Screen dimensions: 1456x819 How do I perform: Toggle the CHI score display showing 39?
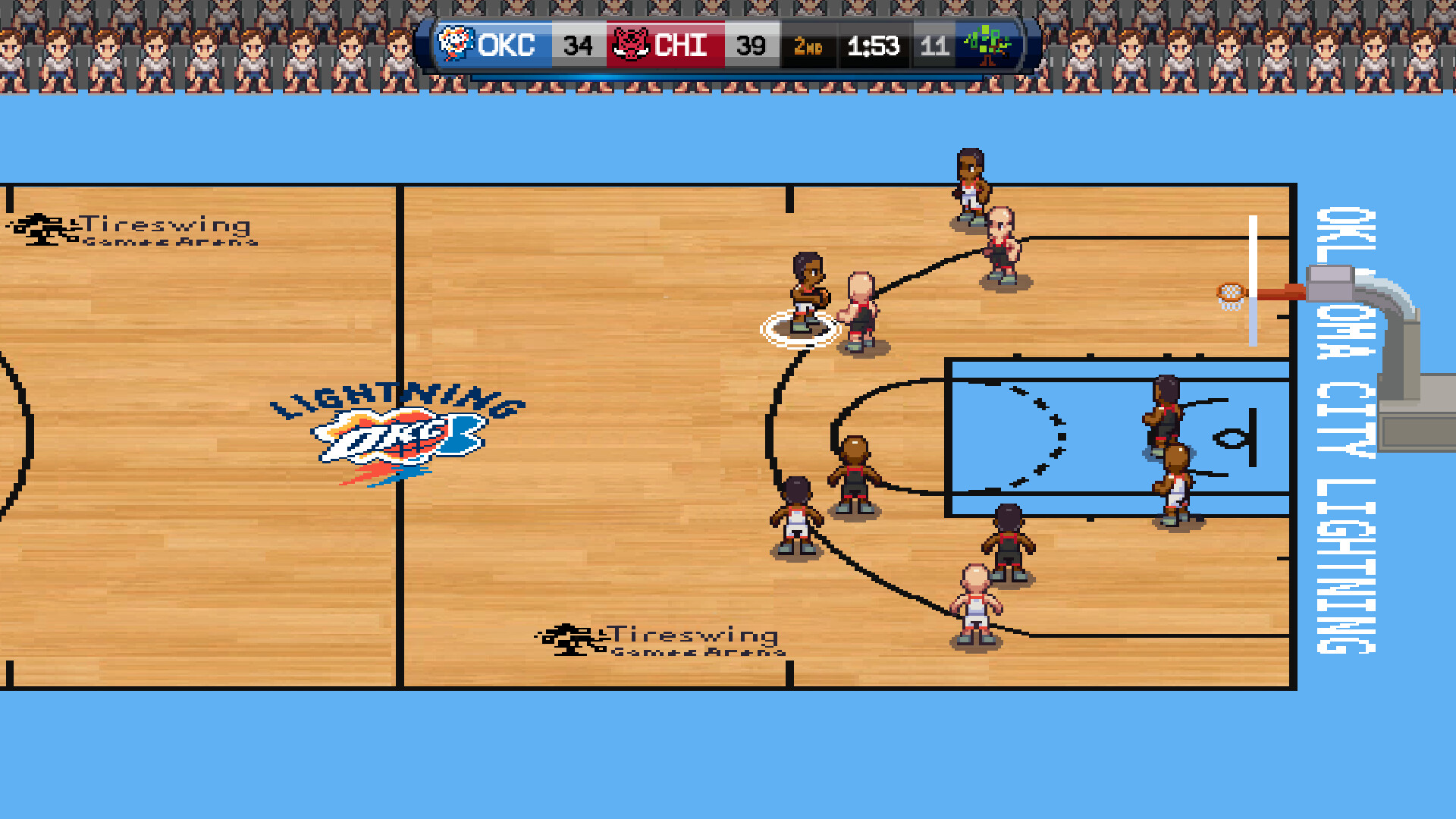pyautogui.click(x=752, y=45)
